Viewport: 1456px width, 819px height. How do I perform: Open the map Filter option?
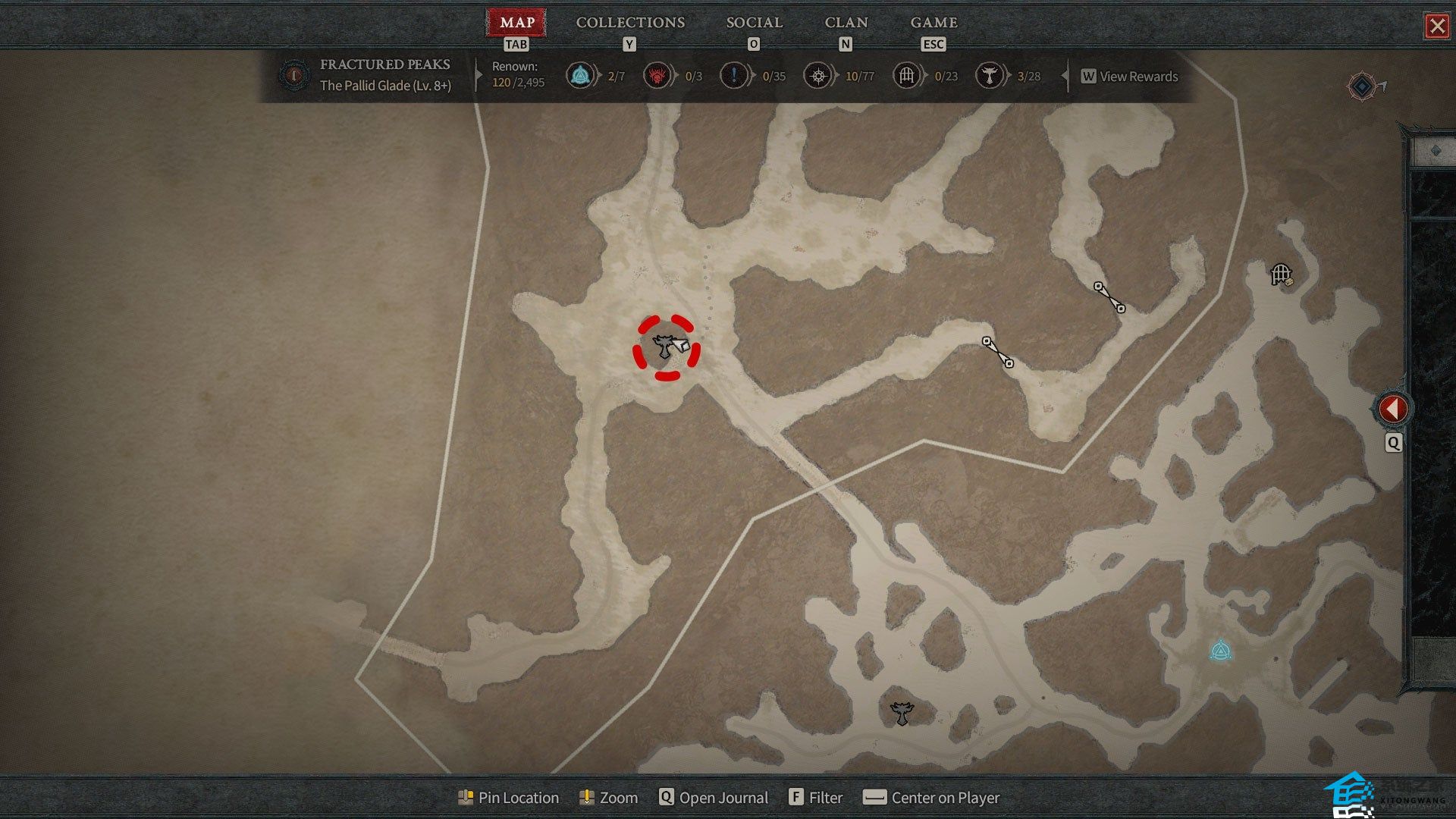816,798
